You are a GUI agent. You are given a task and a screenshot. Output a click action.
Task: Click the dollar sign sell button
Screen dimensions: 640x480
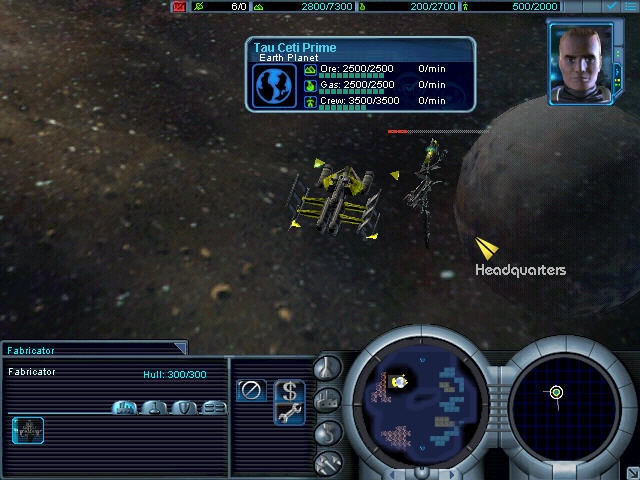coord(289,390)
